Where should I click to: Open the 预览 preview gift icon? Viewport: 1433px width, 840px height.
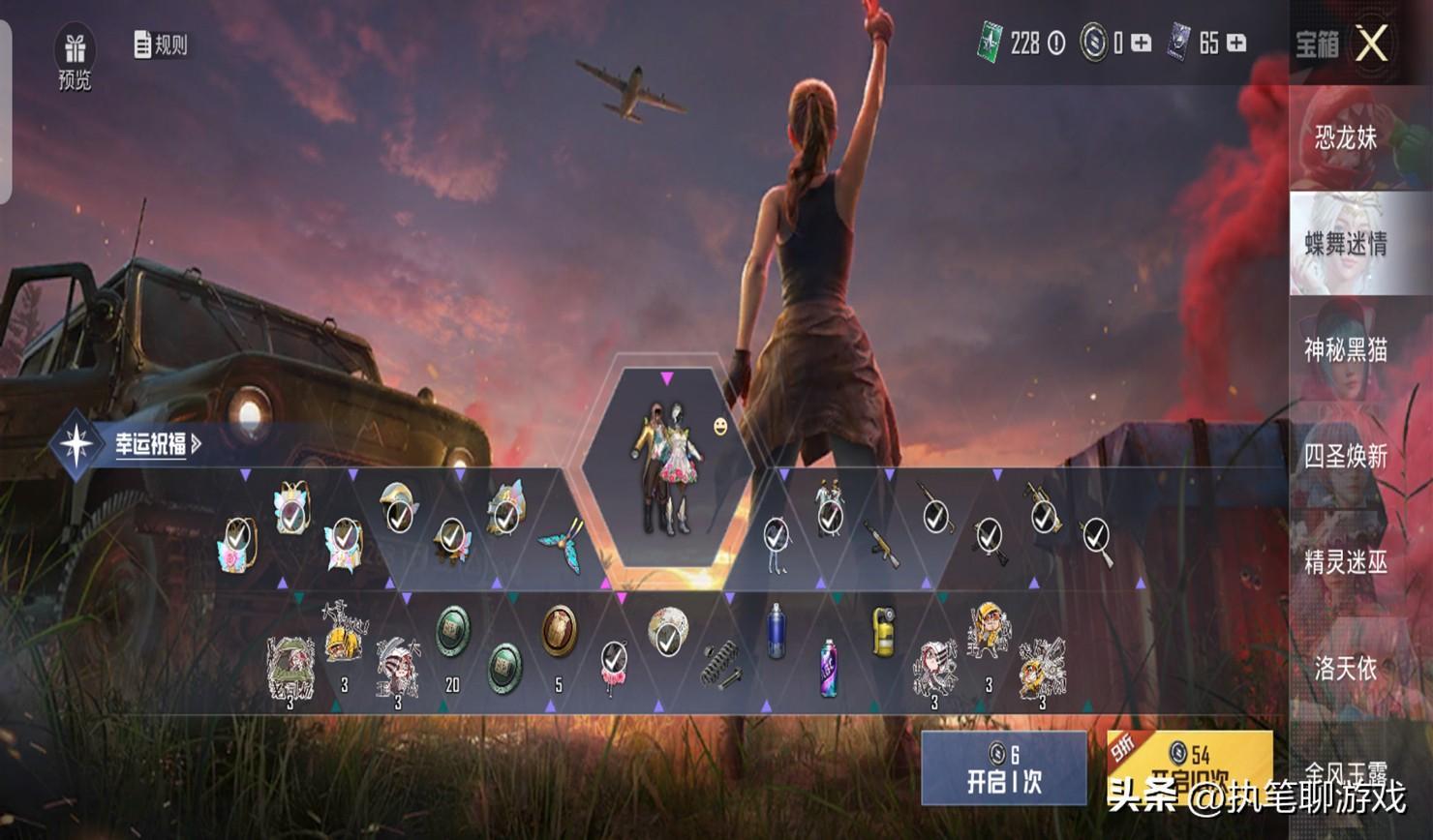[75, 58]
